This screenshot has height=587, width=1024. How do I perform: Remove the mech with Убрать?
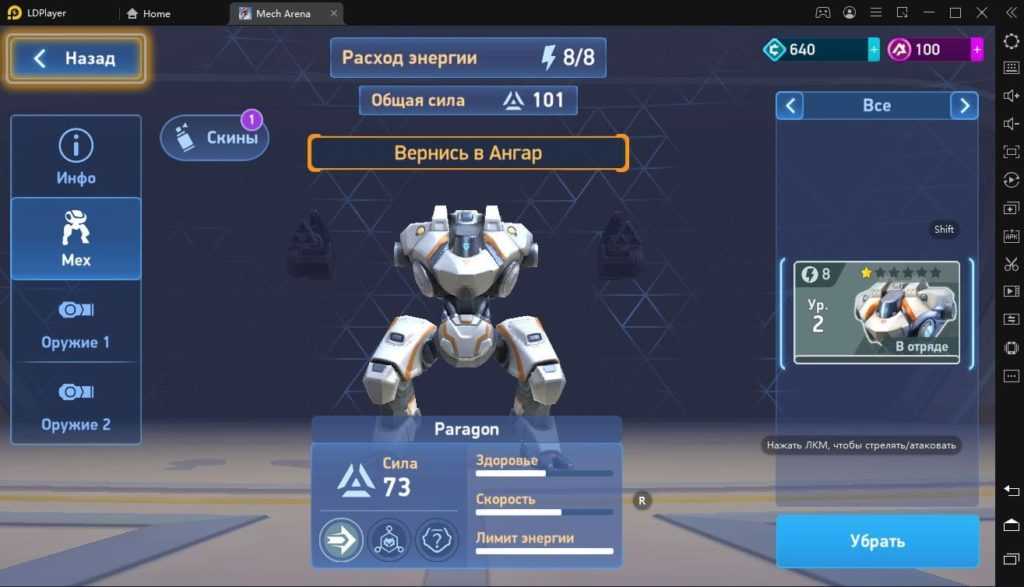tap(877, 541)
